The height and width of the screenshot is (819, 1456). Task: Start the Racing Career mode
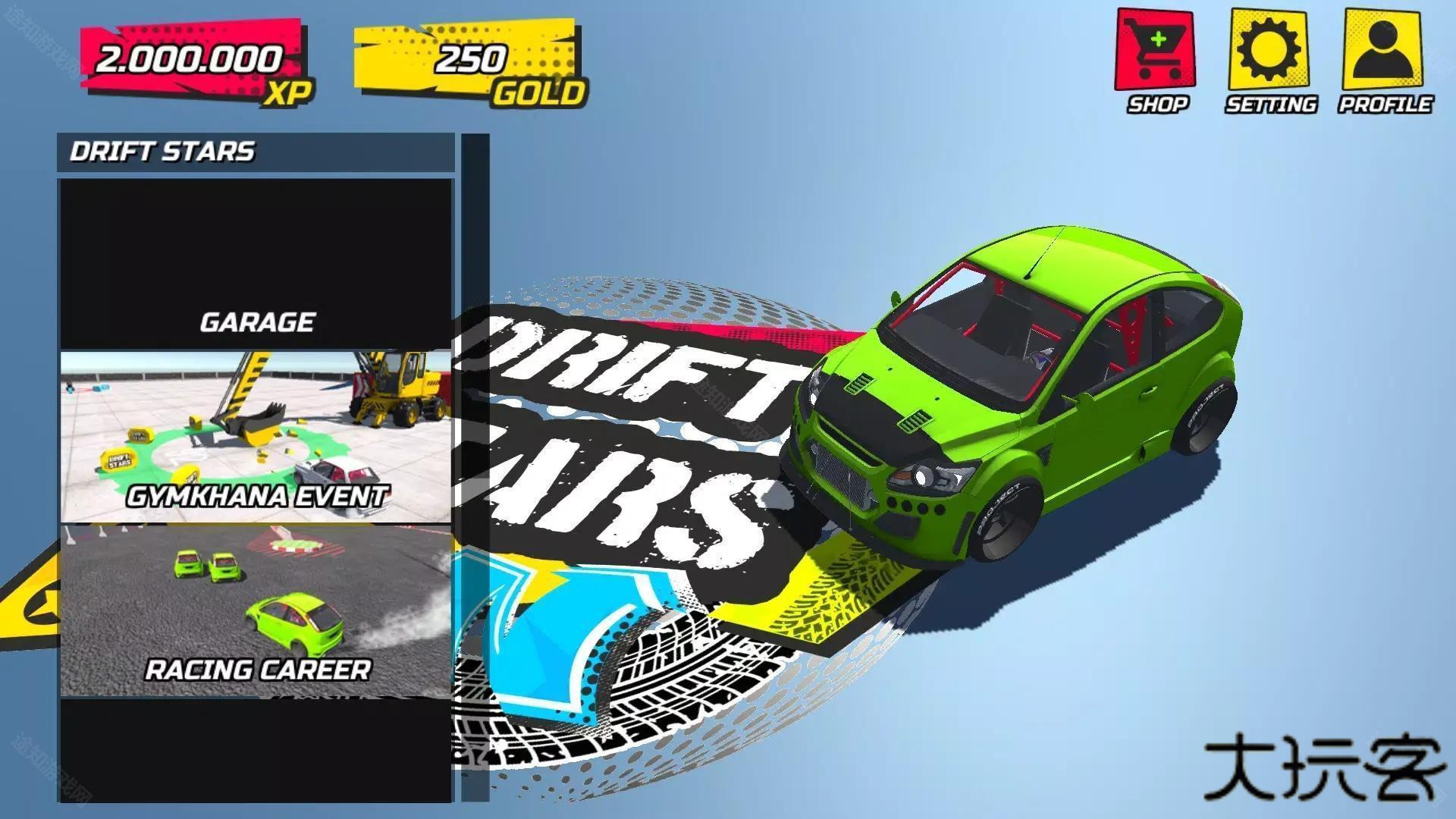[x=256, y=610]
